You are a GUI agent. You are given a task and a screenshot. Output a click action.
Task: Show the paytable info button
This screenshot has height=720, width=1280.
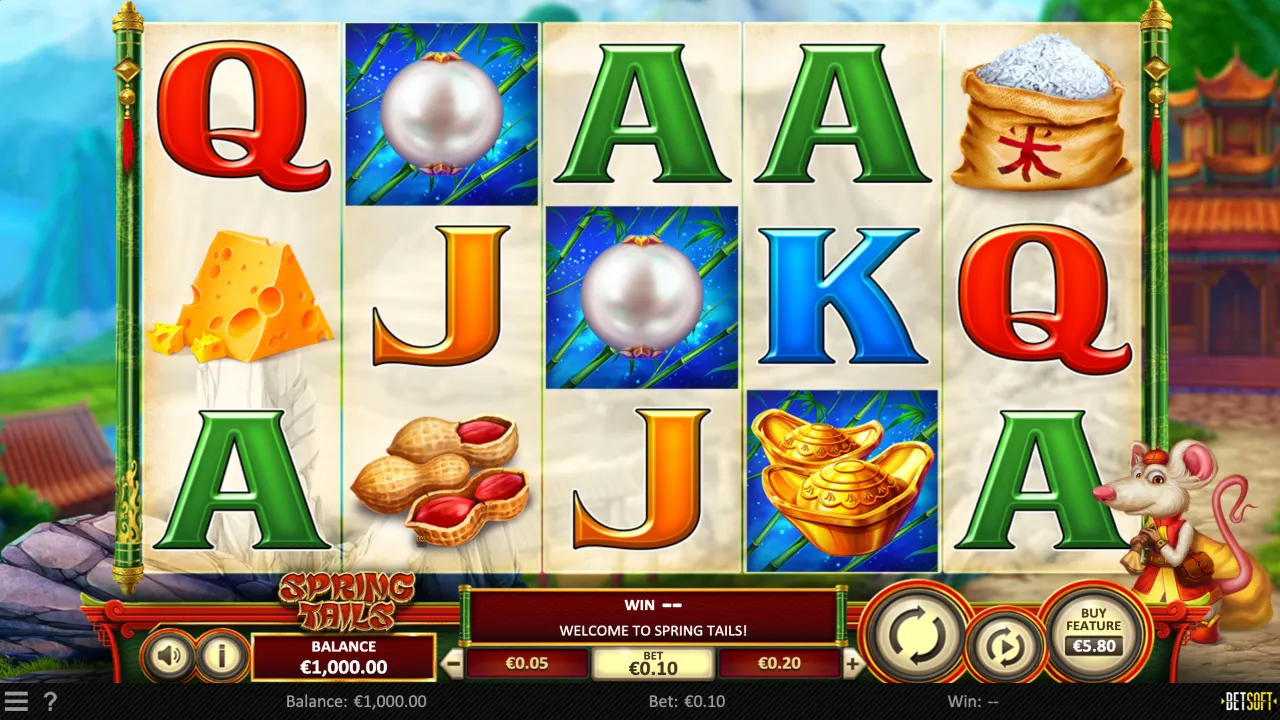[x=221, y=656]
